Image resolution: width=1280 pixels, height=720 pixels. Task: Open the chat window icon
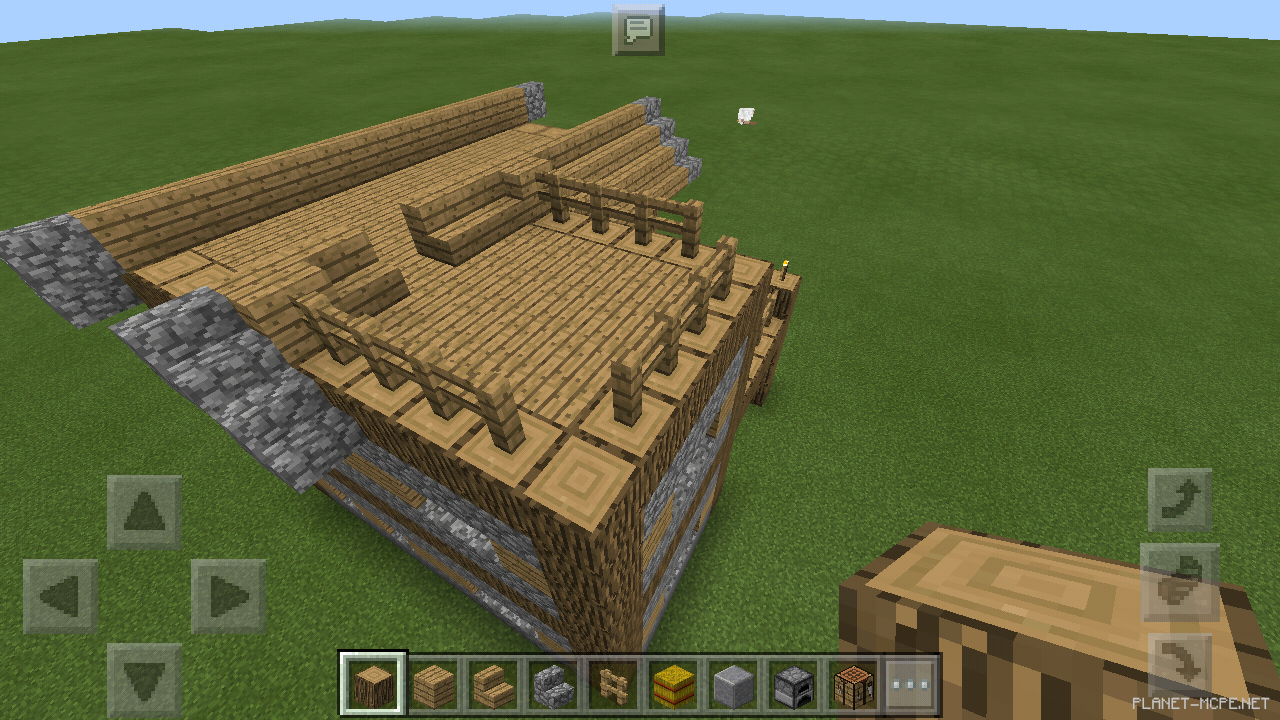pyautogui.click(x=639, y=28)
